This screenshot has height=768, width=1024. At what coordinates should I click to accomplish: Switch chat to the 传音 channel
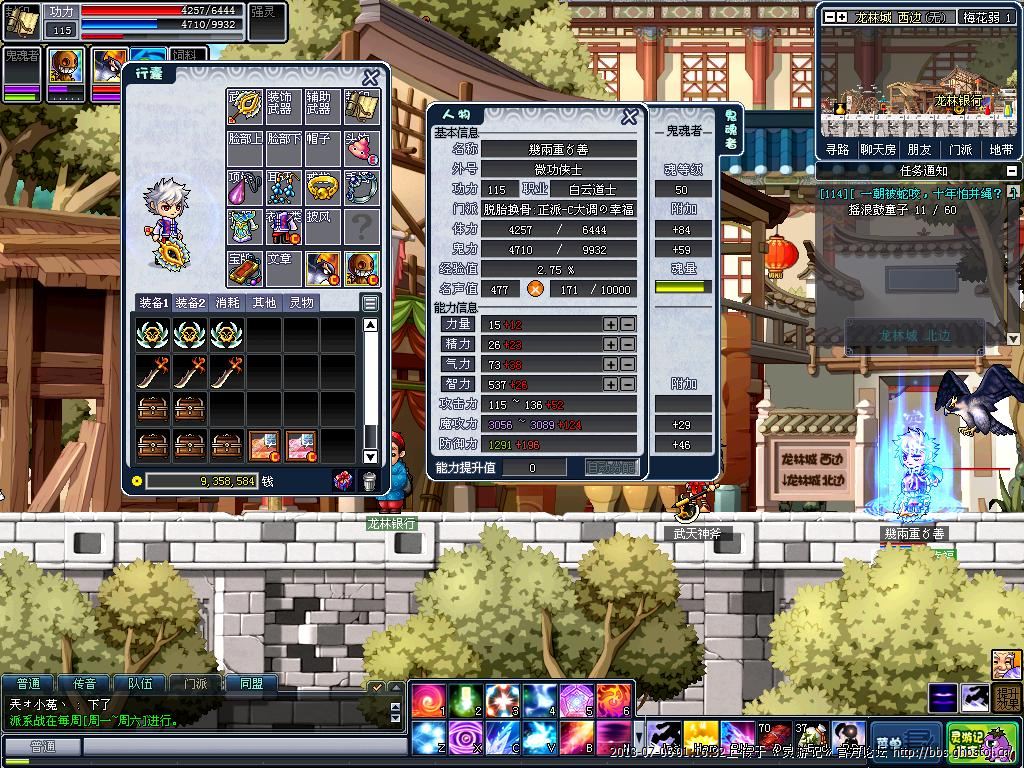pyautogui.click(x=84, y=684)
